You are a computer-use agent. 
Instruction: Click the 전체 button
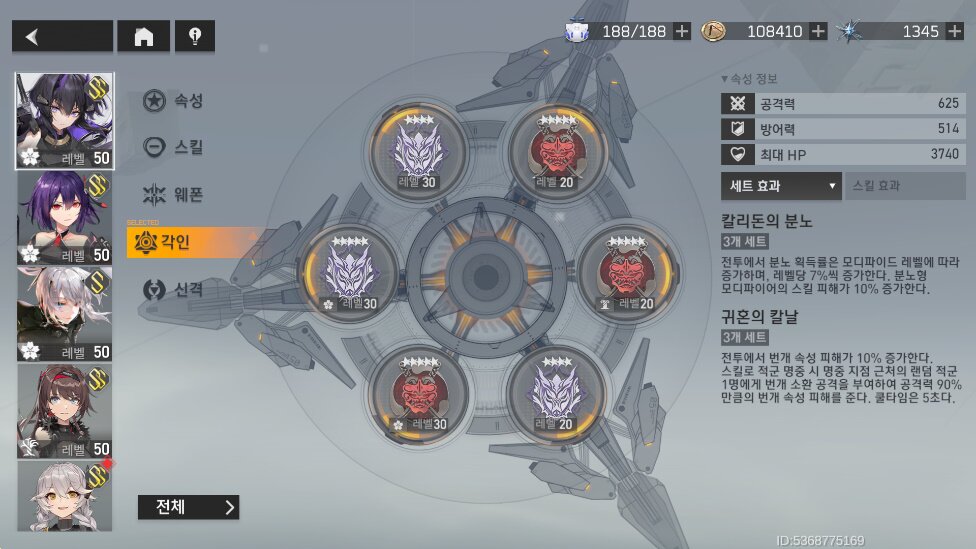pyautogui.click(x=188, y=507)
